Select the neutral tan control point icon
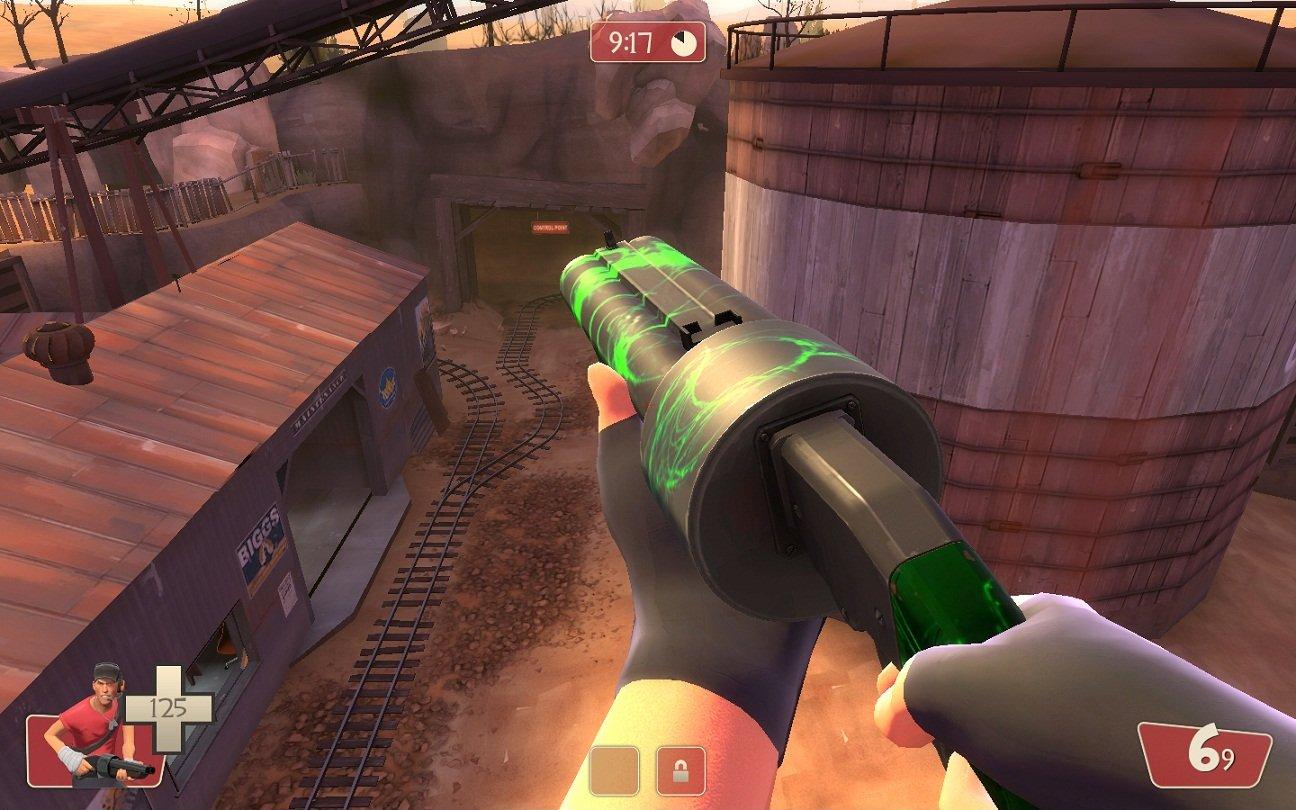Viewport: 1296px width, 810px height. (614, 771)
